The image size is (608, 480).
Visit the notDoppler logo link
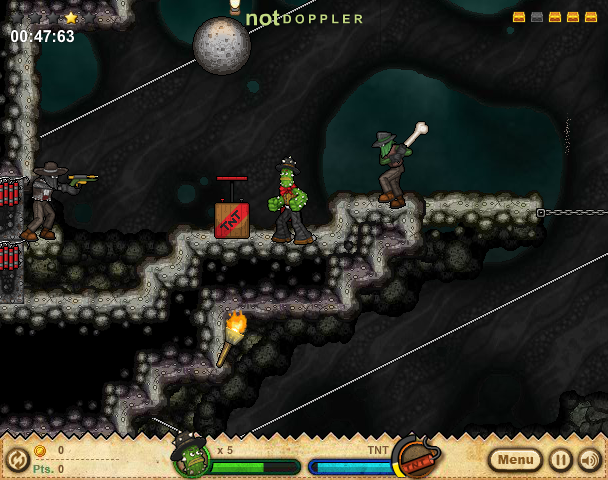(305, 18)
